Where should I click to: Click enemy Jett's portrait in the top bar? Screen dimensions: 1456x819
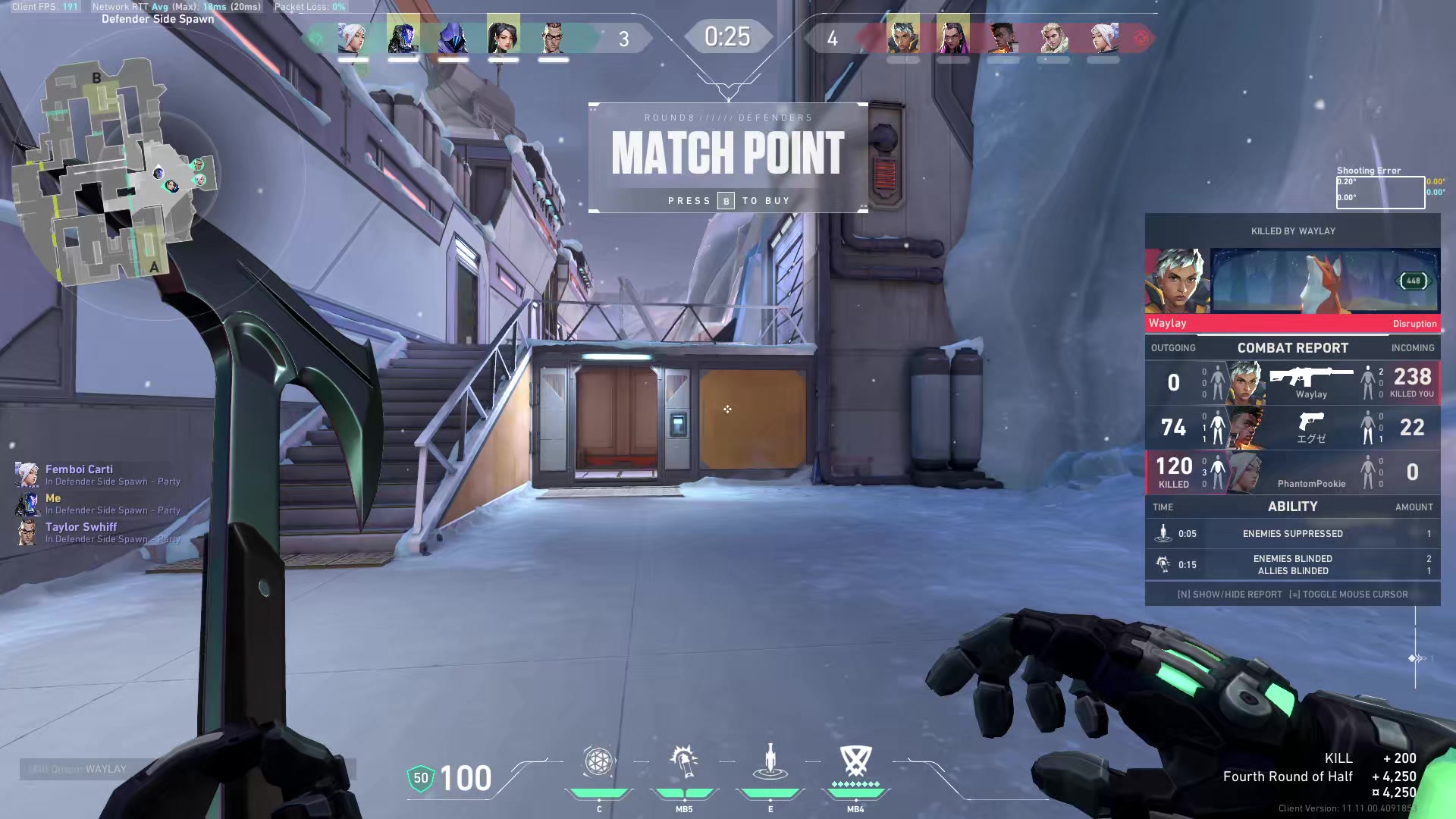point(1103,36)
